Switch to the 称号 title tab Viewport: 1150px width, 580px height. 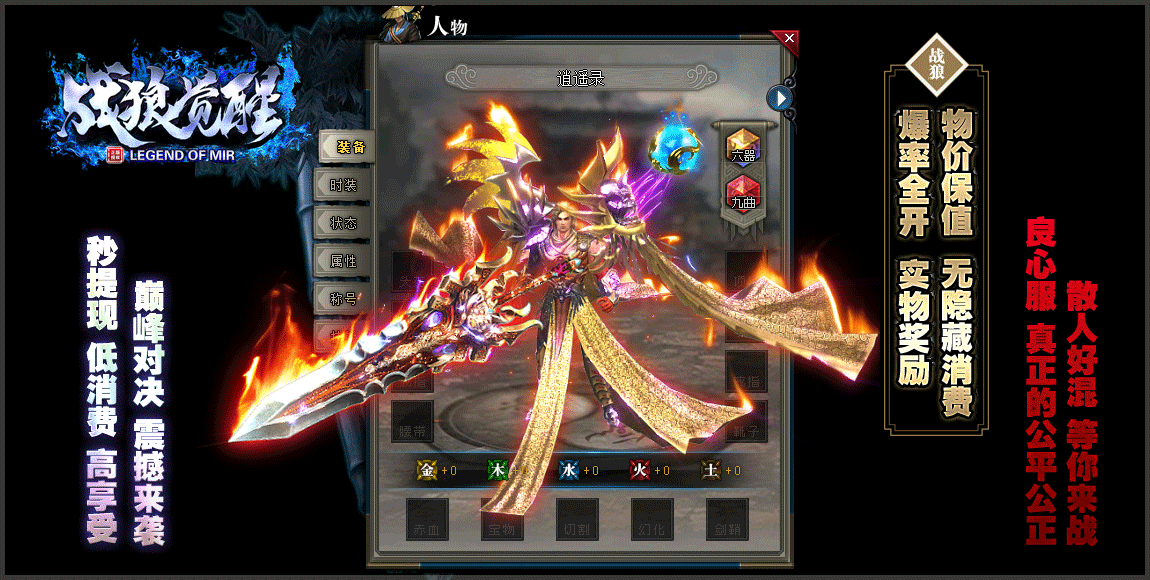click(343, 298)
